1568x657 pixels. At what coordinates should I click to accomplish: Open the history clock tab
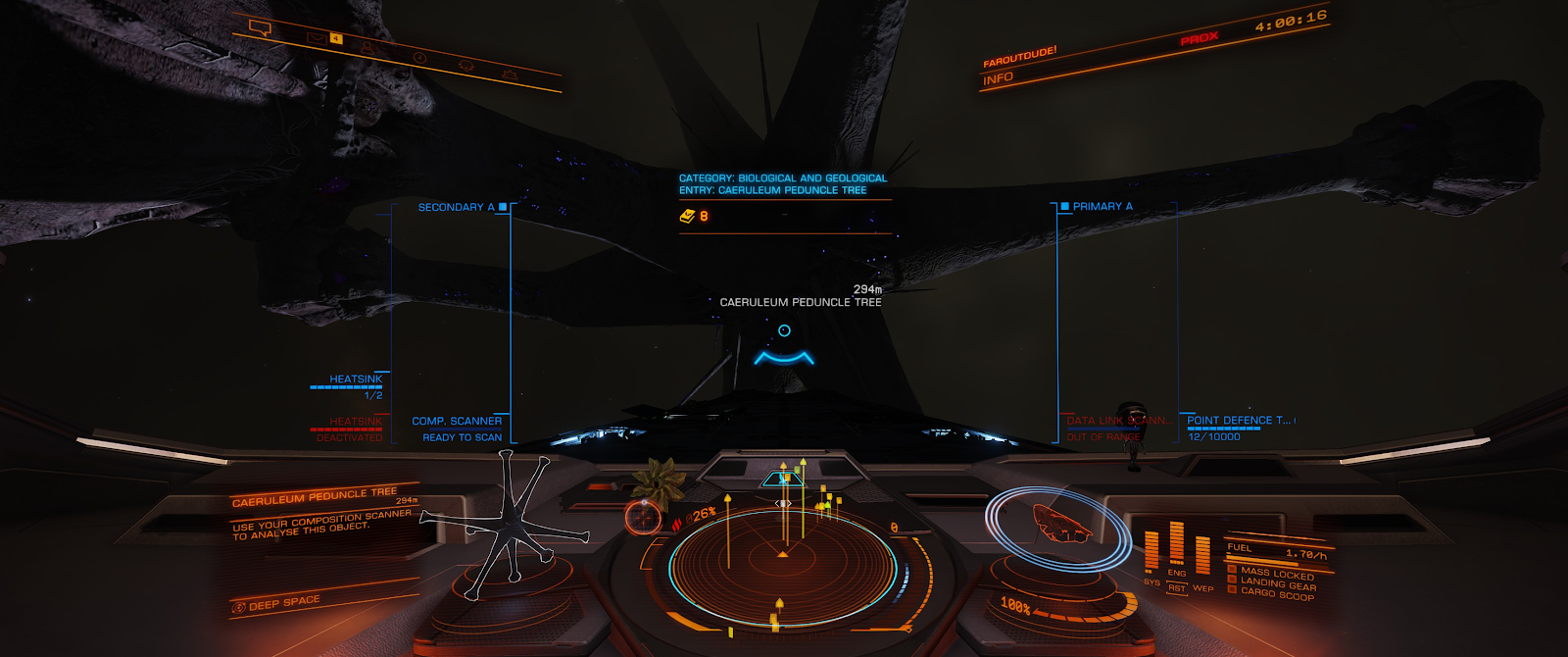point(419,58)
